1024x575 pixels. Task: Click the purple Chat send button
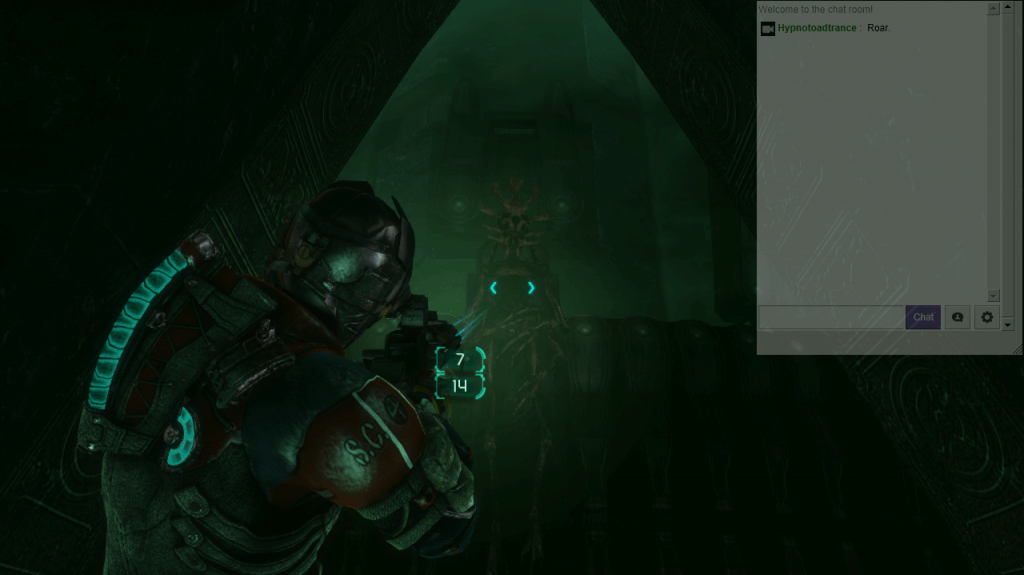923,317
